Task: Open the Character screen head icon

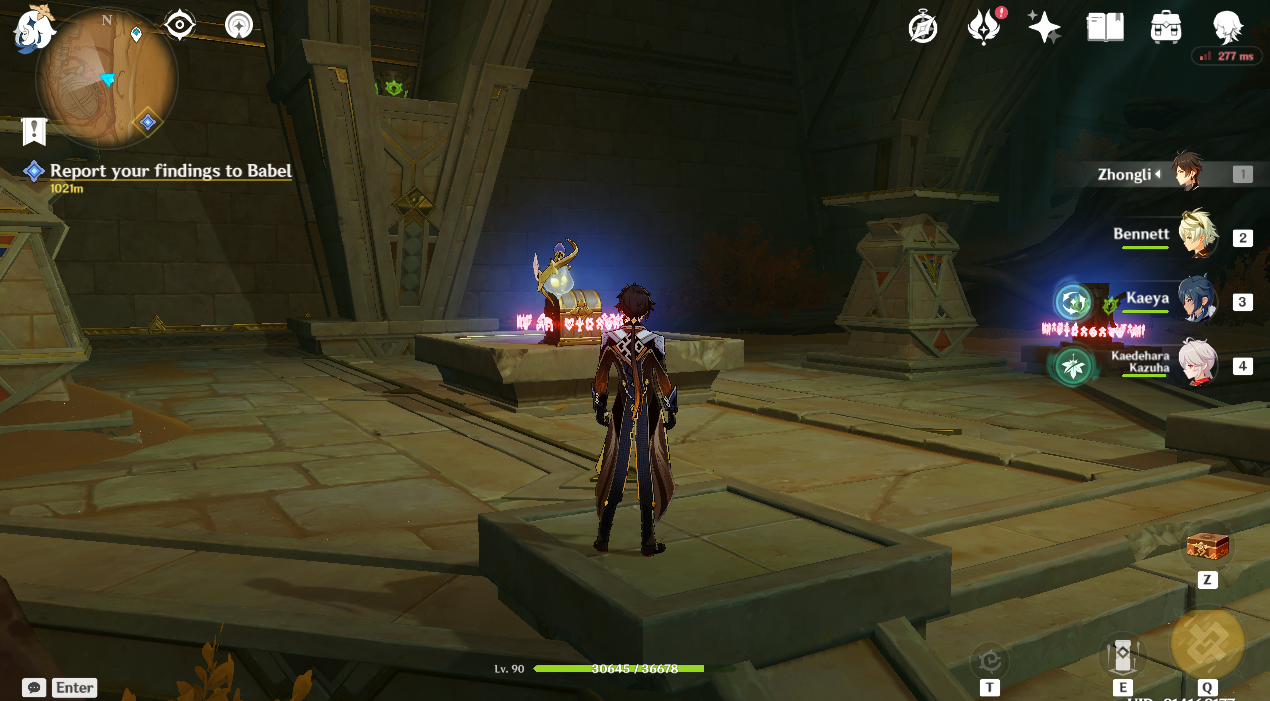Action: tap(1227, 27)
